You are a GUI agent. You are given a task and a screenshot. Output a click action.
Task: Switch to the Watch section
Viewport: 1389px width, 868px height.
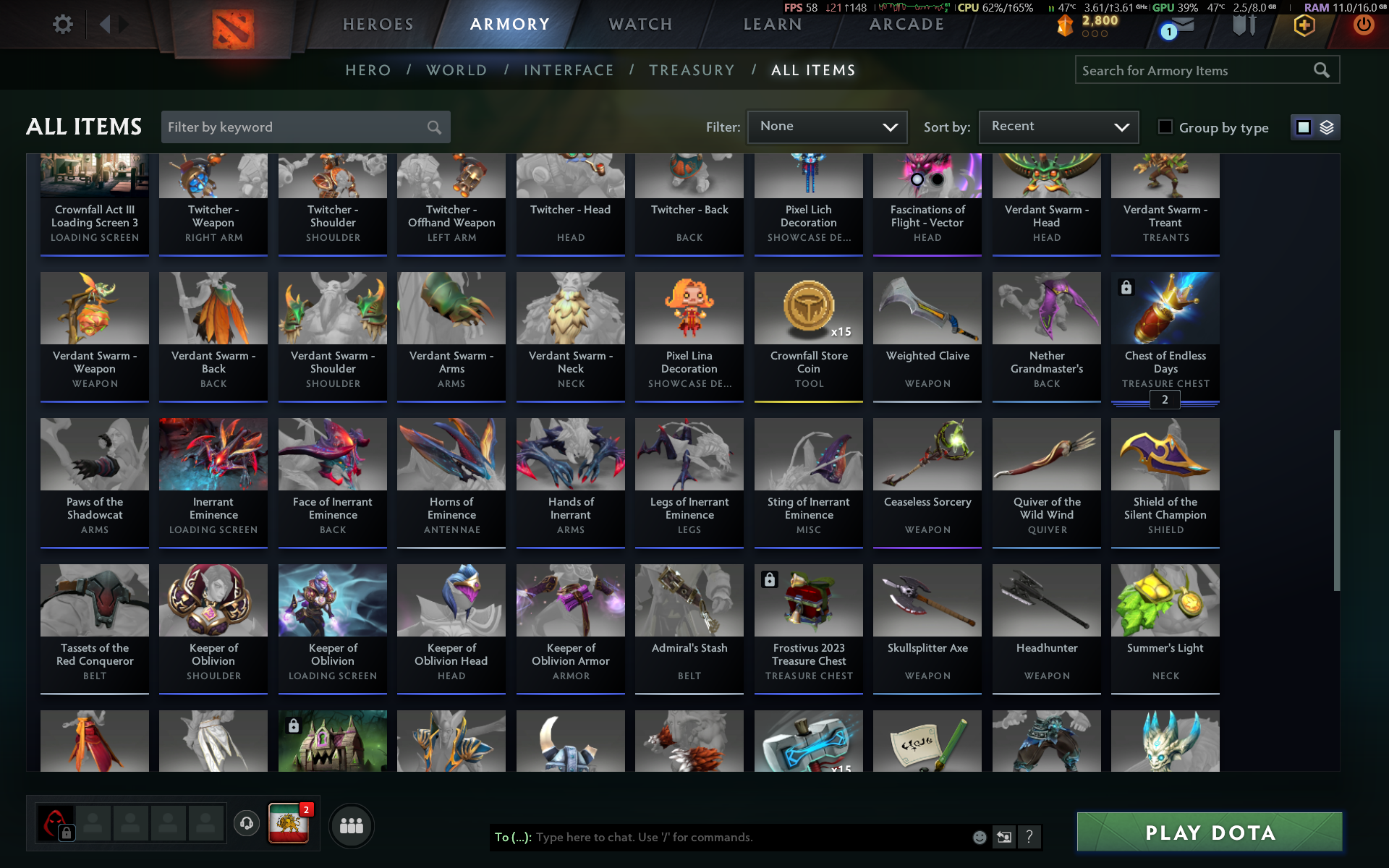[640, 25]
